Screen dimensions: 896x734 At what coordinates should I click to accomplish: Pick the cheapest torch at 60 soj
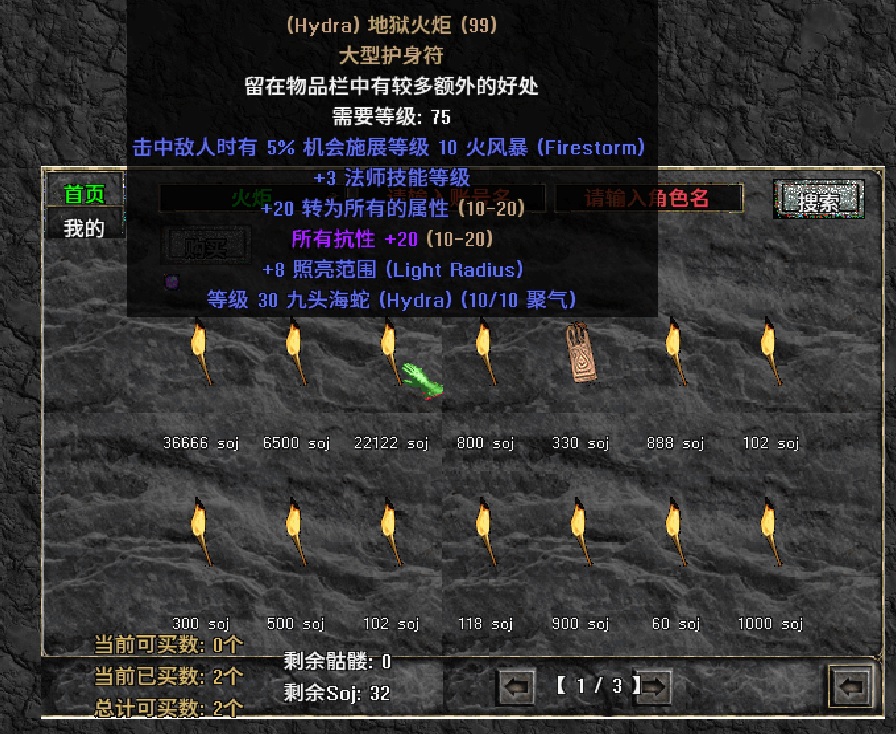(675, 532)
